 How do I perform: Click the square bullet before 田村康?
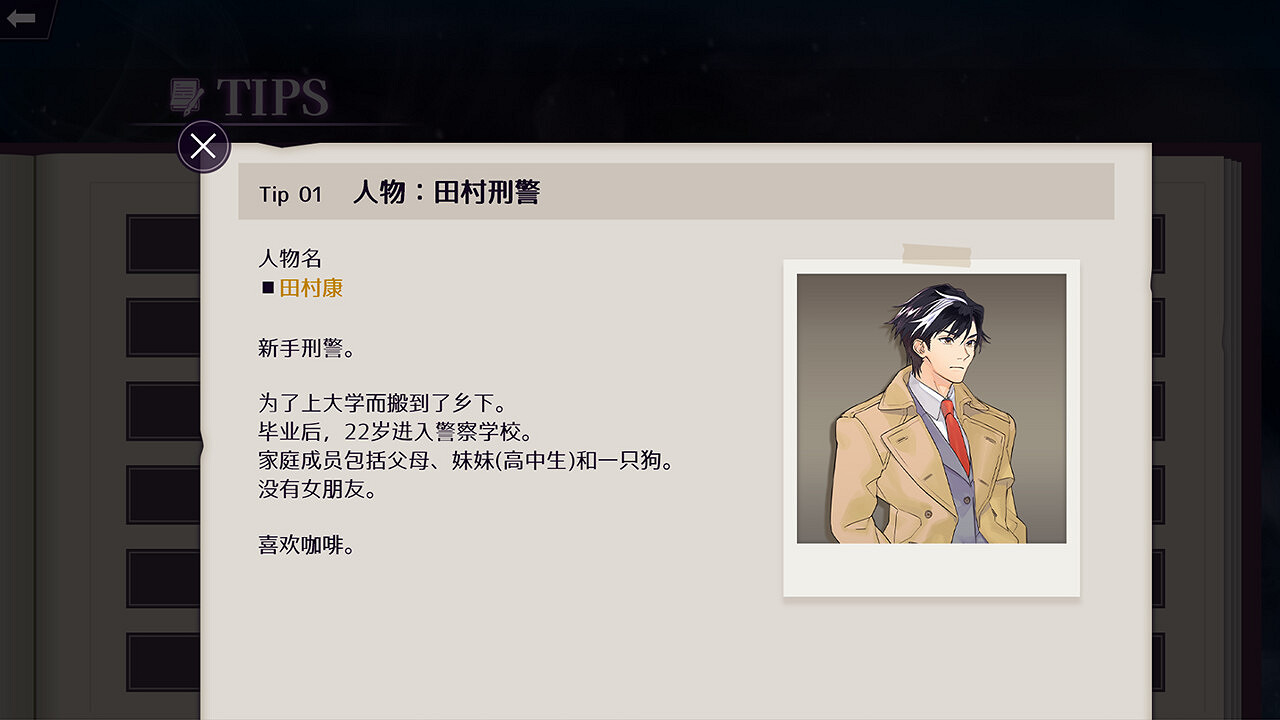coord(265,287)
